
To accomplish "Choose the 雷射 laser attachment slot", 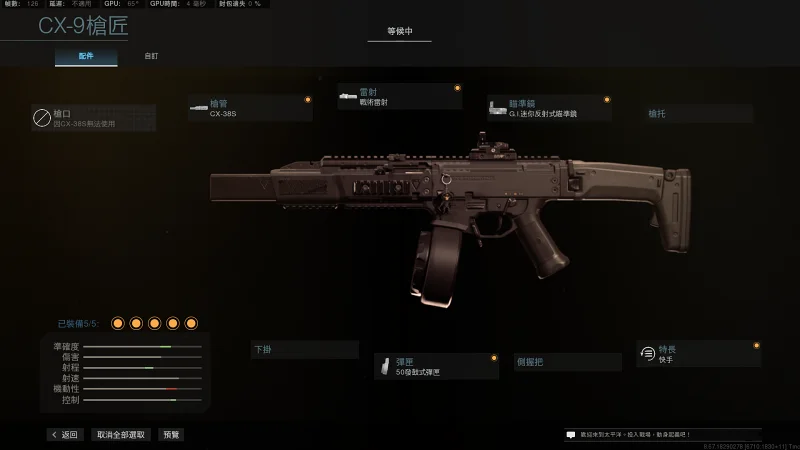I will tap(399, 96).
